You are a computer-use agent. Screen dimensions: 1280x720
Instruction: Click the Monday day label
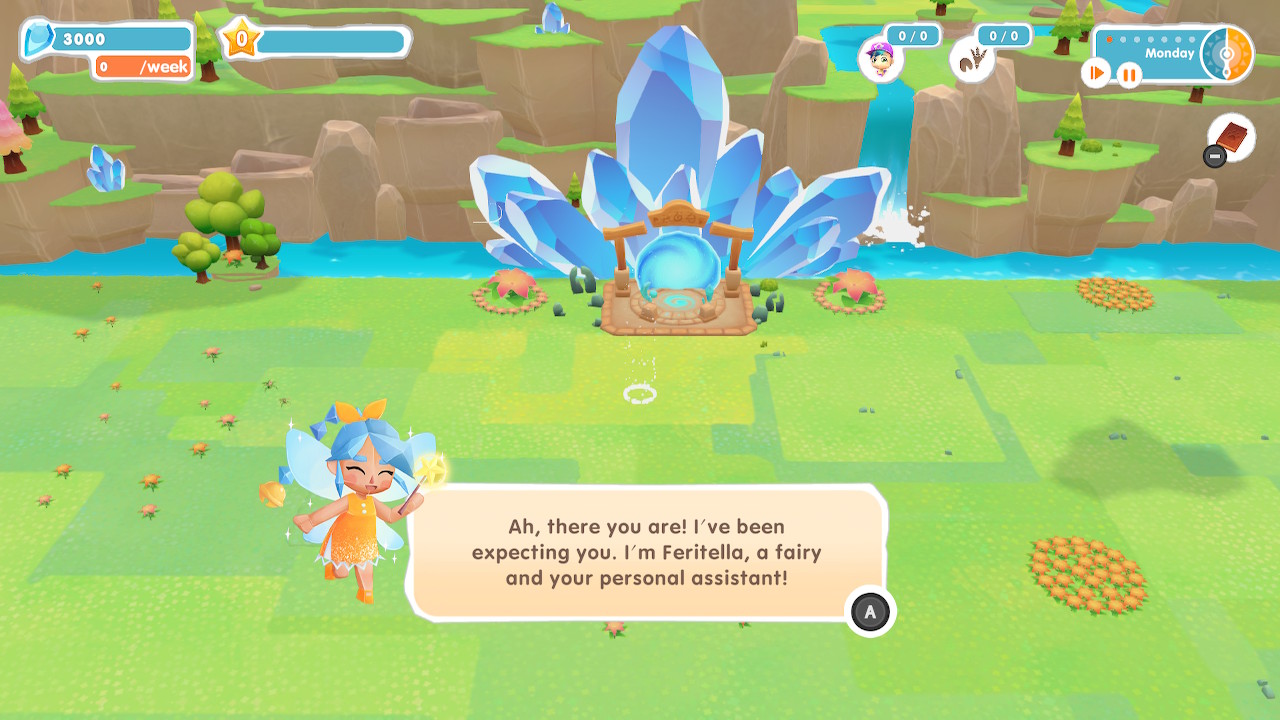coord(1168,53)
